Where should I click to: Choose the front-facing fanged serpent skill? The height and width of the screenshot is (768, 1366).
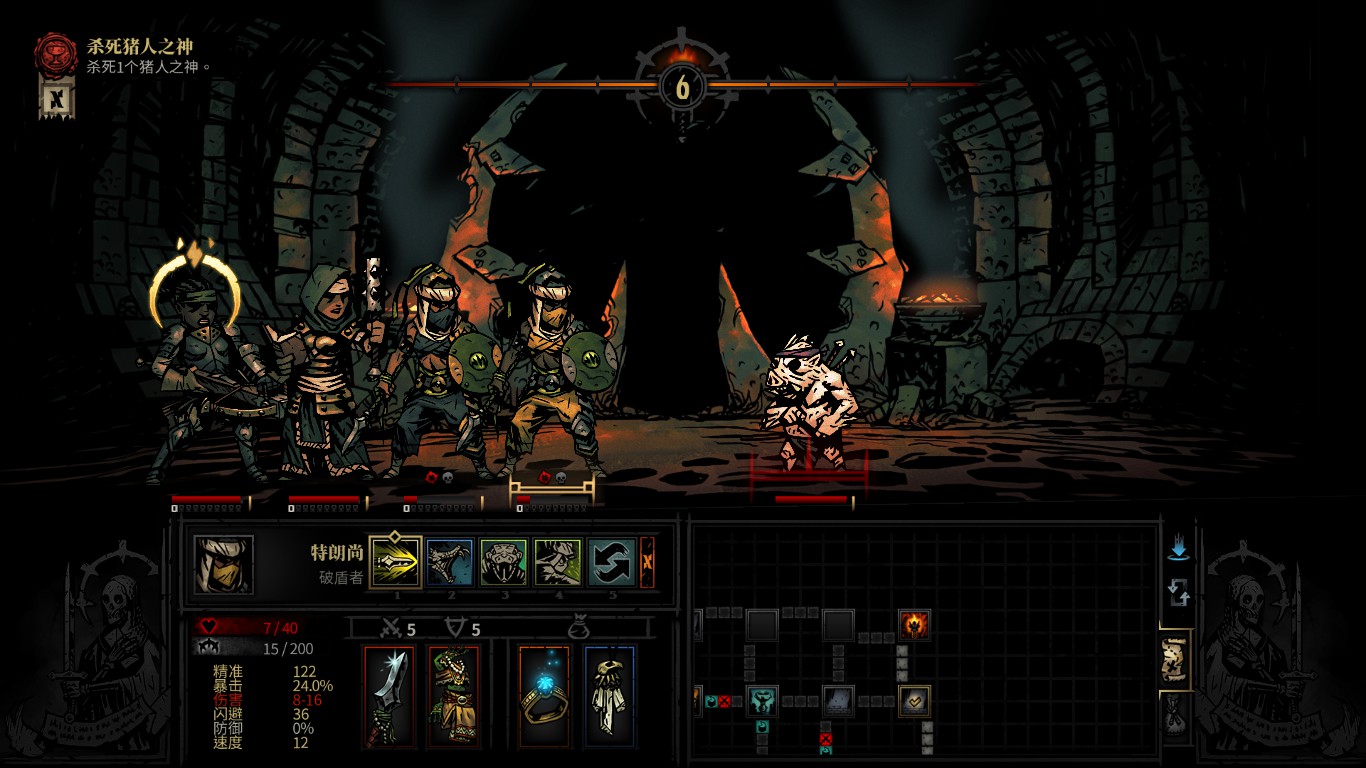point(503,562)
